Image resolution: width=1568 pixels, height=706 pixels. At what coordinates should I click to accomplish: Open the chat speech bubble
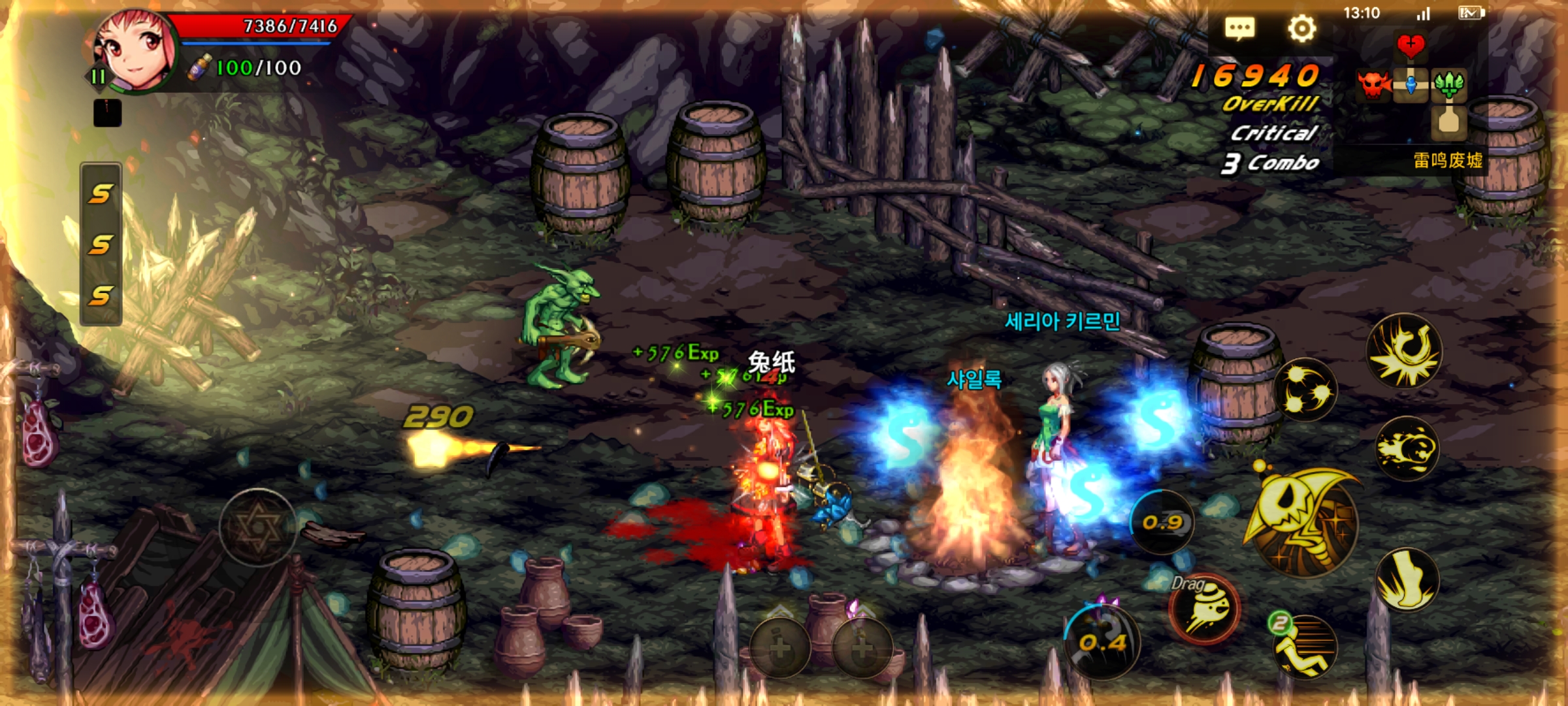[x=1239, y=29]
